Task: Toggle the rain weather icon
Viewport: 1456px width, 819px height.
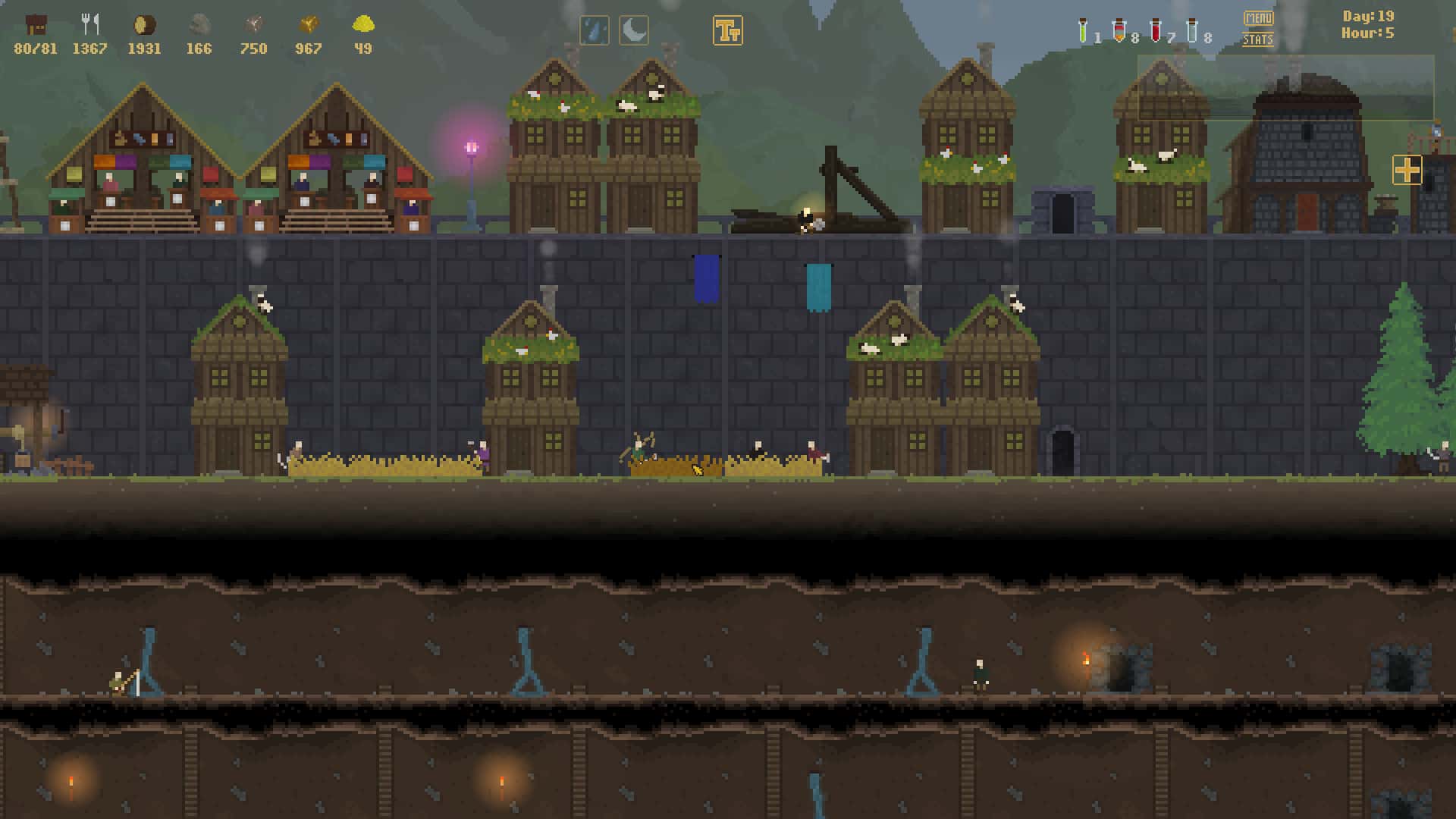Action: tap(595, 31)
